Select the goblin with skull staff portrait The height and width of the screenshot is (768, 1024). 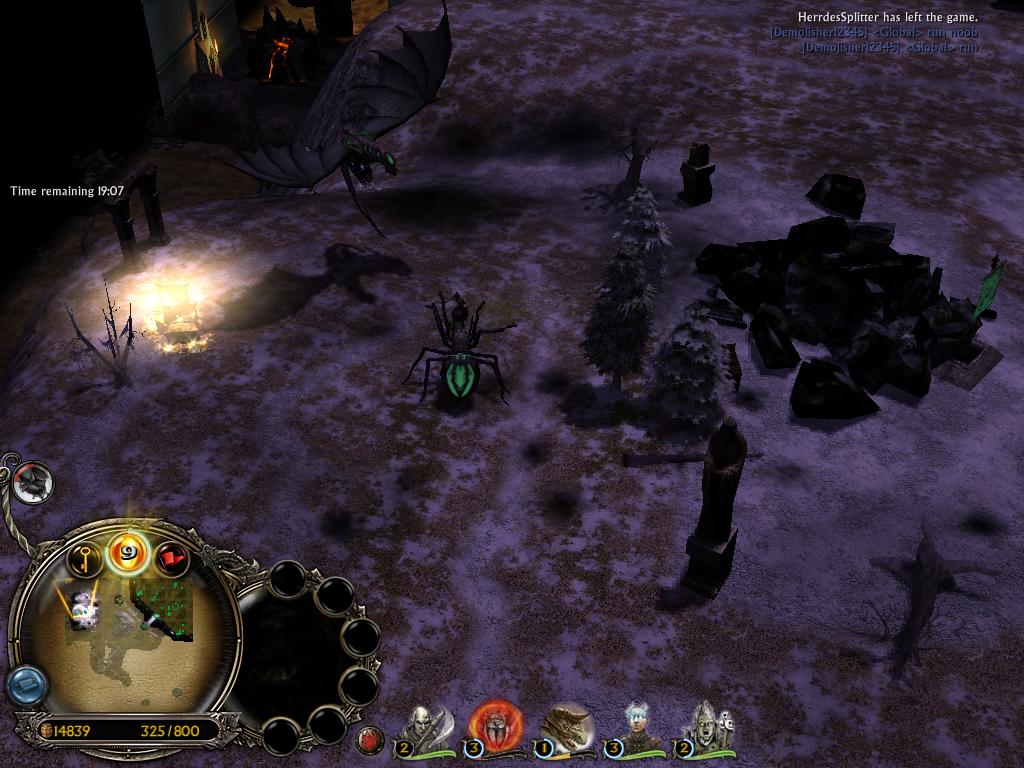click(706, 727)
